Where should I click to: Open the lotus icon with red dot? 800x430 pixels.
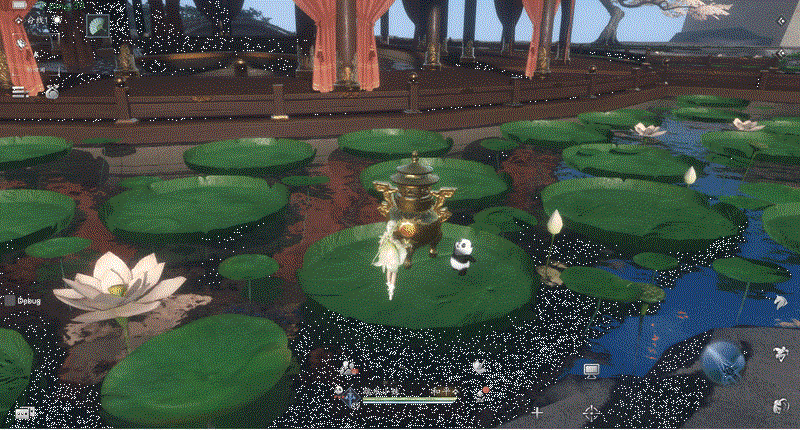pos(480,393)
